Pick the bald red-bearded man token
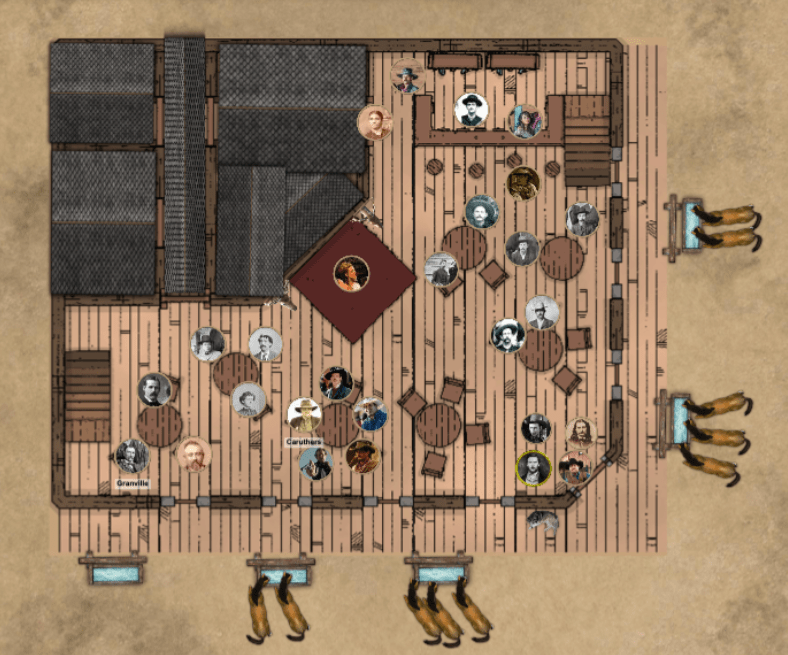The height and width of the screenshot is (655, 788). click(x=194, y=455)
